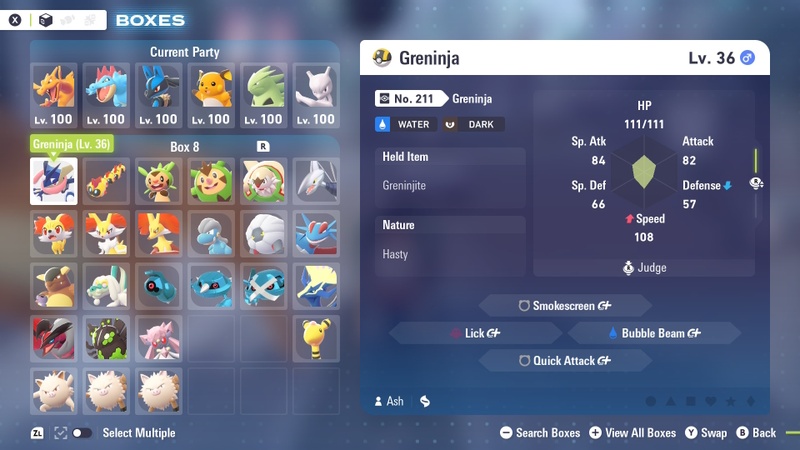Select Greninja in Box 8
This screenshot has height=450, width=800.
point(54,181)
